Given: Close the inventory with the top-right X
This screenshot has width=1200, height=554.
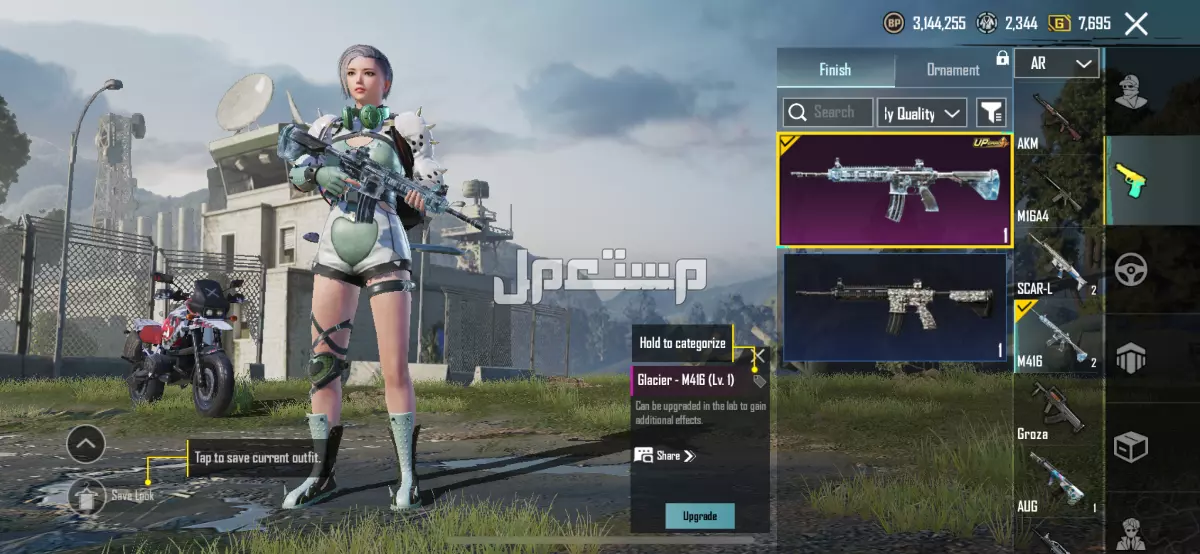Looking at the screenshot, I should tap(1136, 24).
